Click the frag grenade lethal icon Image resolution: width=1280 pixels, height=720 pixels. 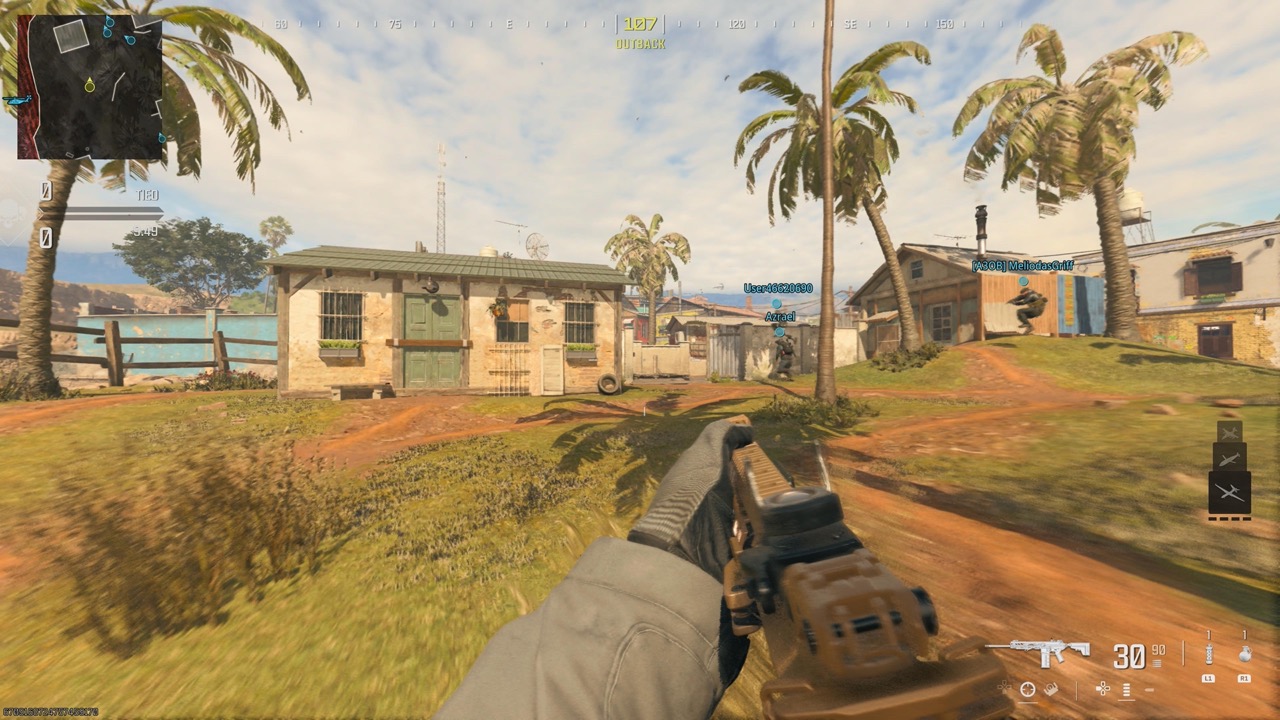coord(1245,654)
